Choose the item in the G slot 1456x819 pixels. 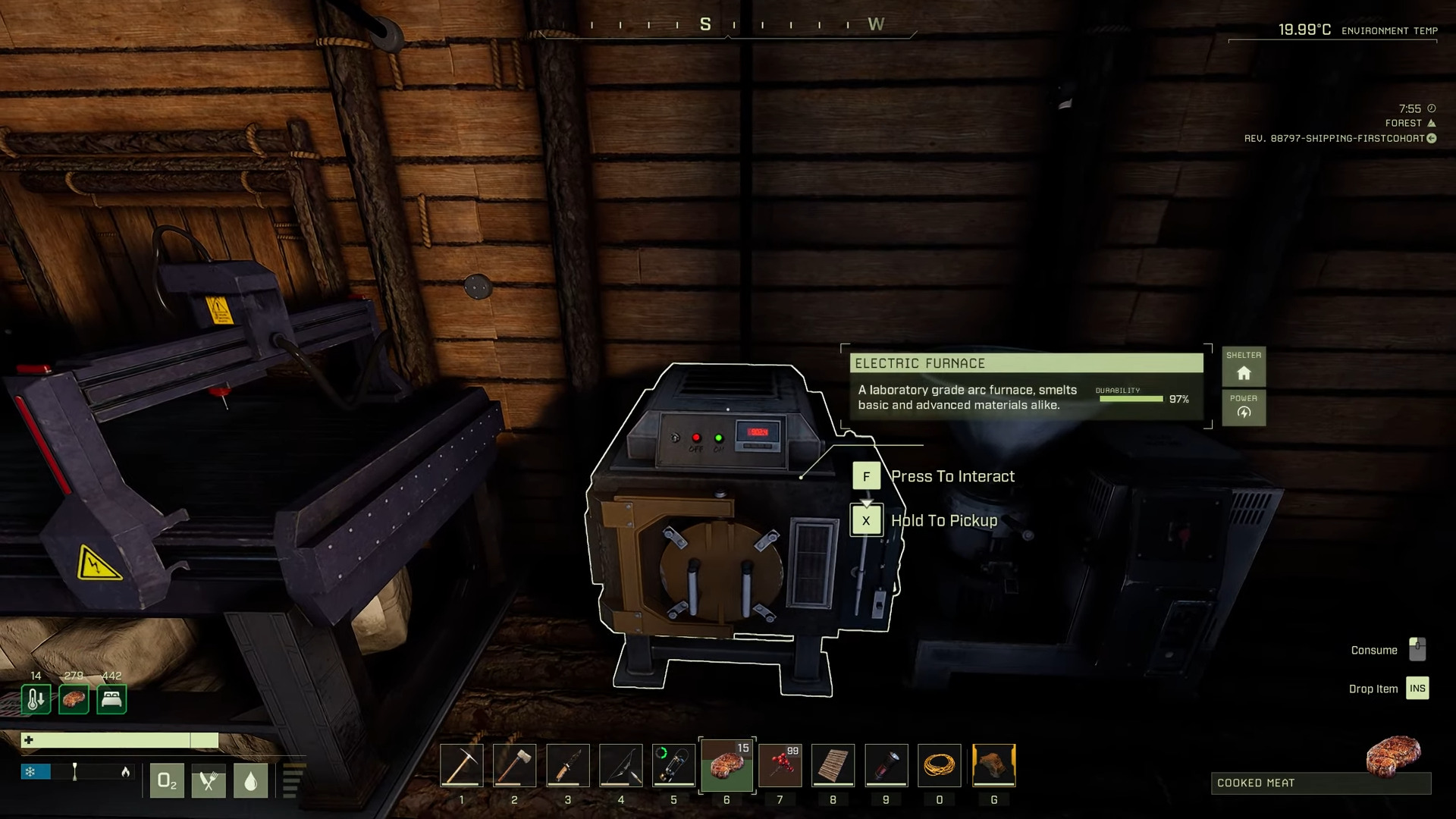coord(993,765)
